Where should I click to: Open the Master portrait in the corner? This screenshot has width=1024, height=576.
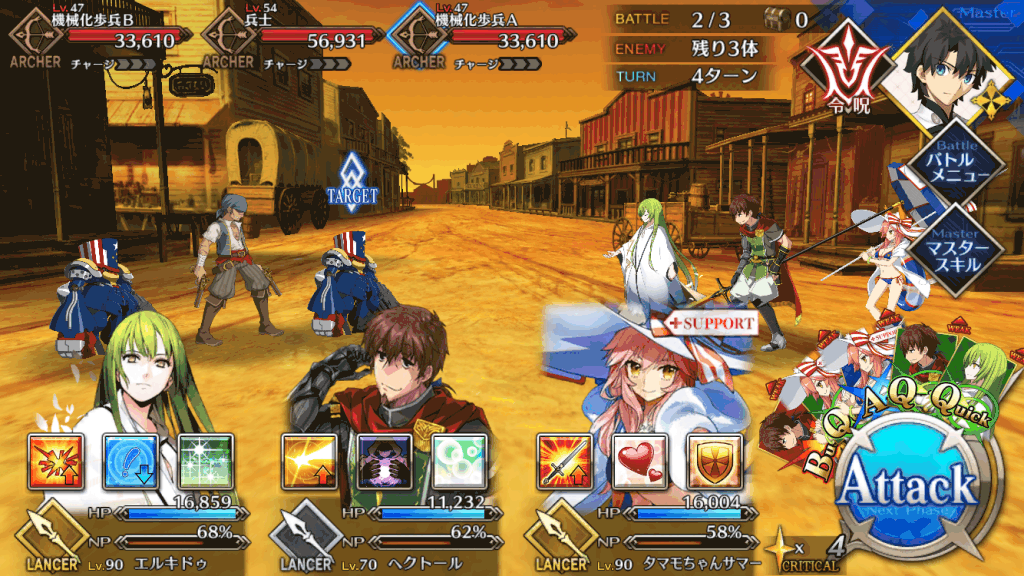point(947,65)
